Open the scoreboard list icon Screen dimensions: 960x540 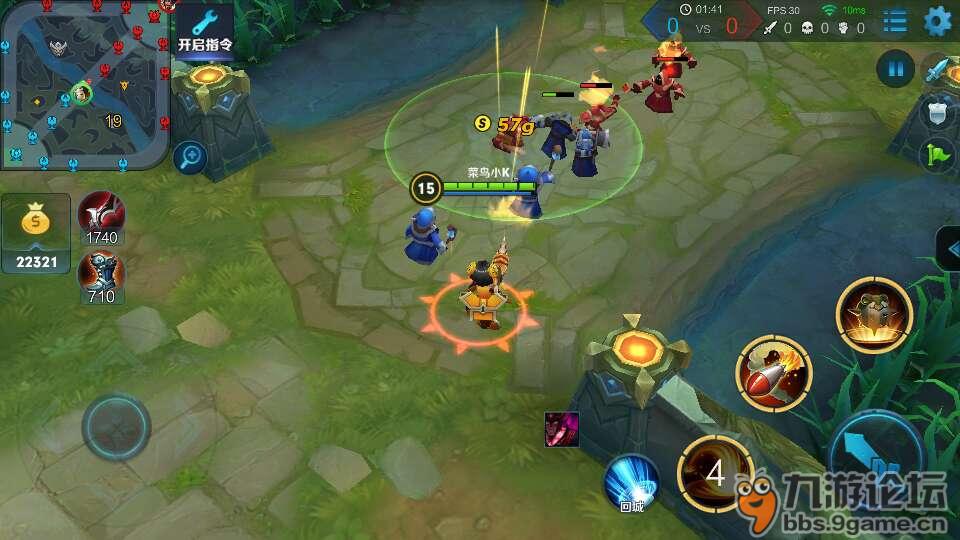pos(895,21)
